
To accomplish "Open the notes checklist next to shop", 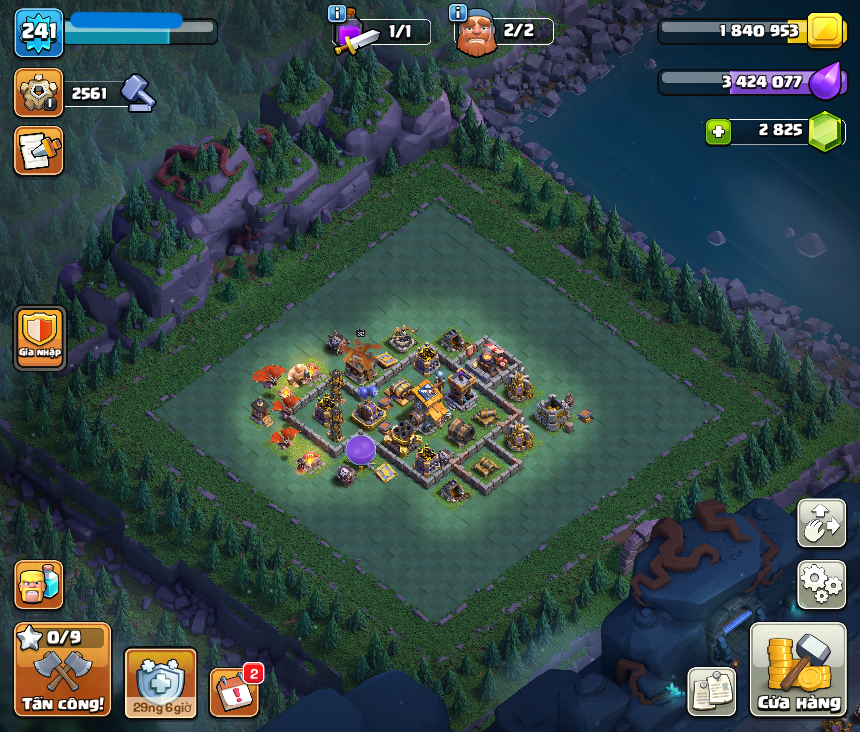I will pyautogui.click(x=711, y=691).
